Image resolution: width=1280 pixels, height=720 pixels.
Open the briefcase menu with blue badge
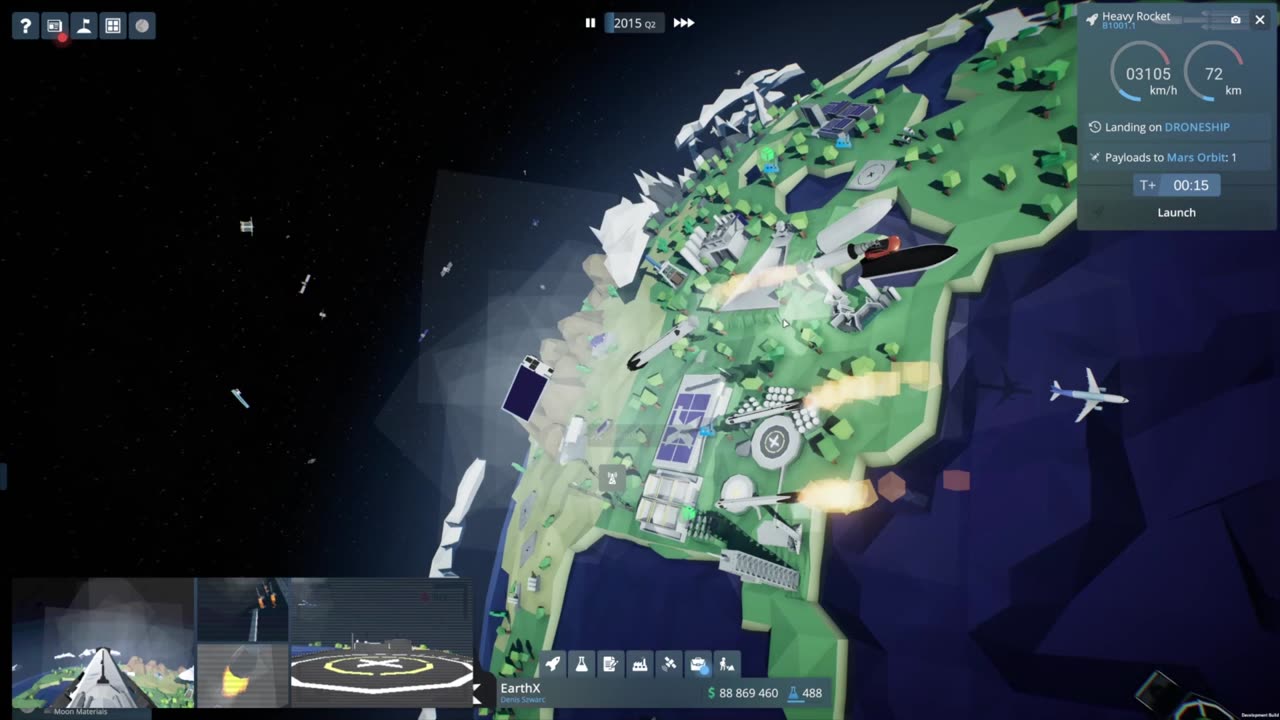point(698,663)
